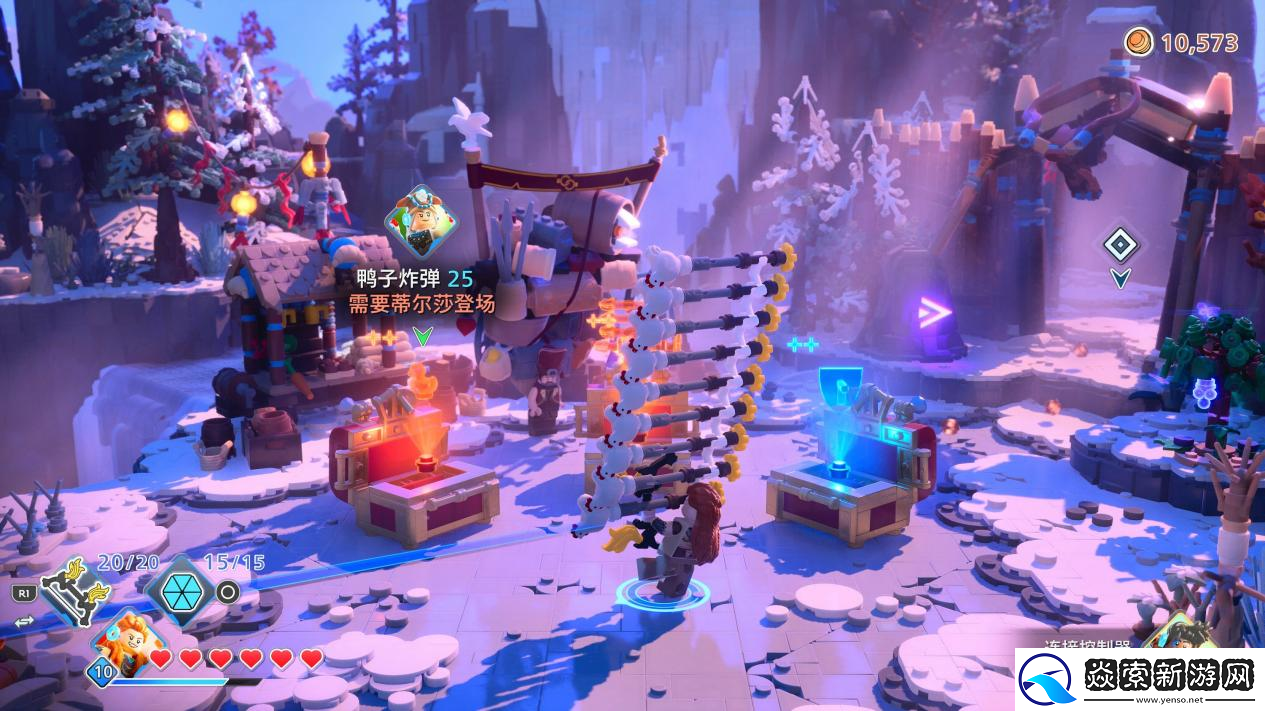Screen dimensions: 1265x711
Task: Activate the blue hexagon gadget icon
Action: tap(178, 592)
